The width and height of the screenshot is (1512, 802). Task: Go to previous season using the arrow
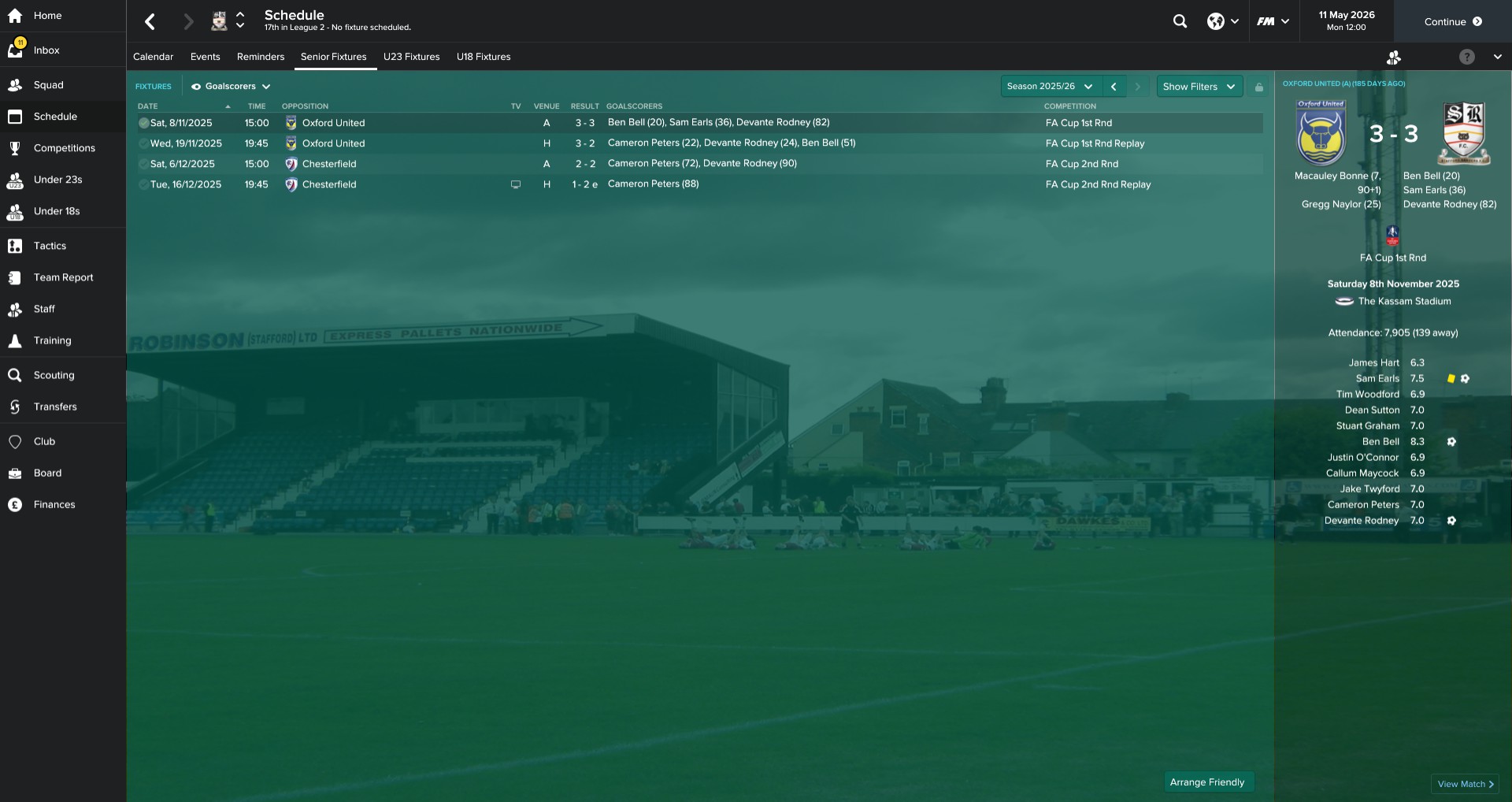1114,87
